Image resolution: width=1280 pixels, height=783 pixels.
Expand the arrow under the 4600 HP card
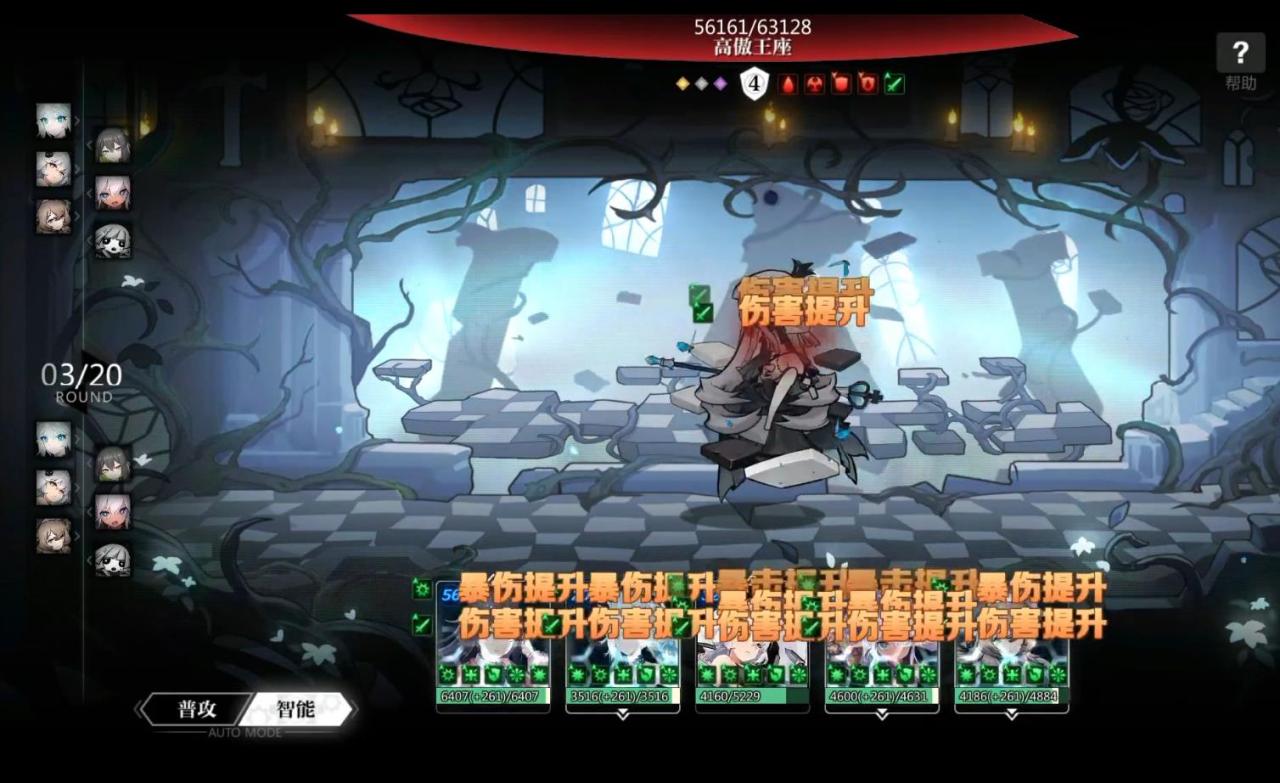[x=882, y=715]
